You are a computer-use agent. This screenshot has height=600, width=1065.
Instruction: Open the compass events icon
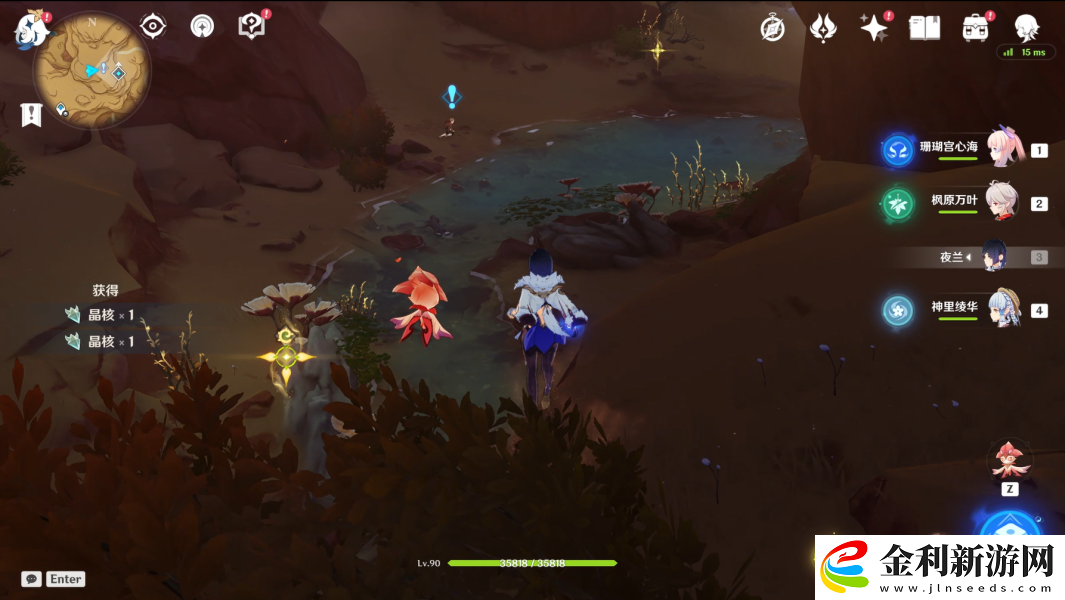772,28
